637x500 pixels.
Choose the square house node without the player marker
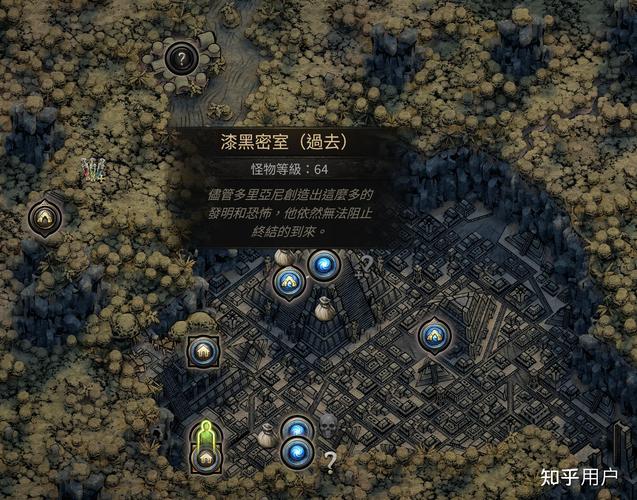click(x=202, y=351)
